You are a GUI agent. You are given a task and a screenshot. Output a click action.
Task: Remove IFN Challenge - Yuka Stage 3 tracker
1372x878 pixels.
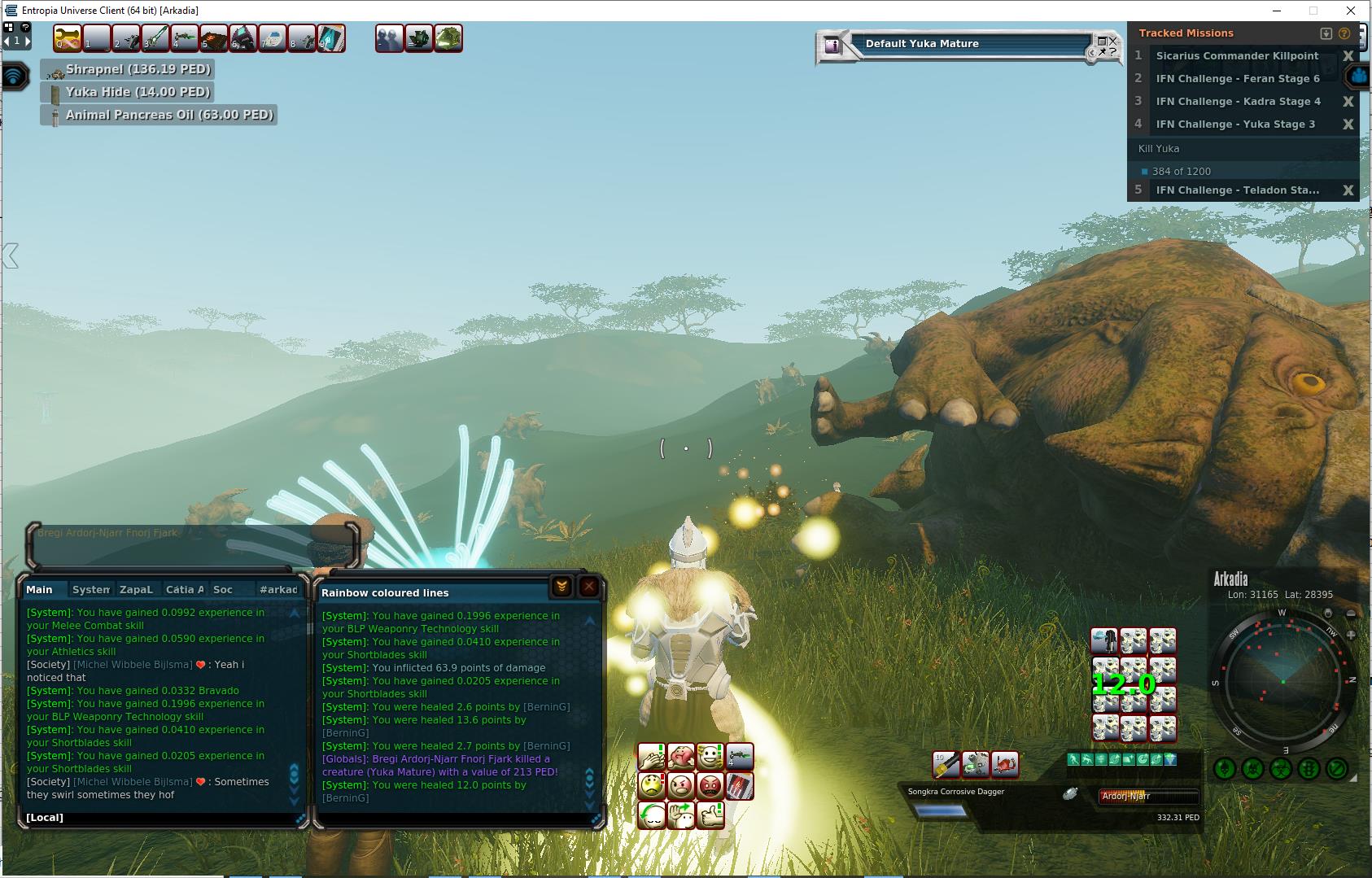pos(1348,124)
